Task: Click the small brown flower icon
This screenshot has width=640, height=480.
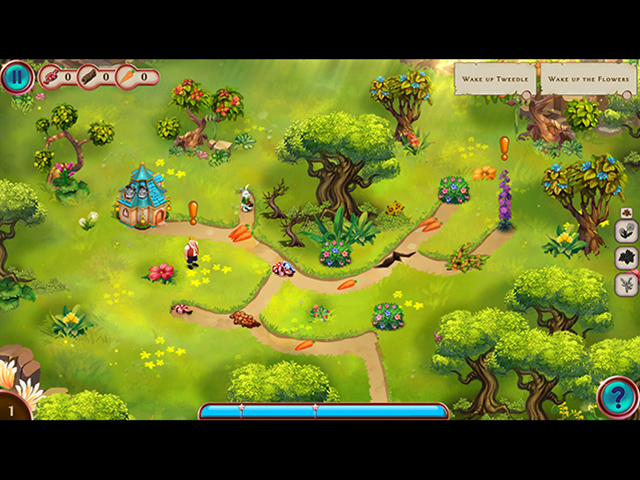Action: (x=627, y=212)
